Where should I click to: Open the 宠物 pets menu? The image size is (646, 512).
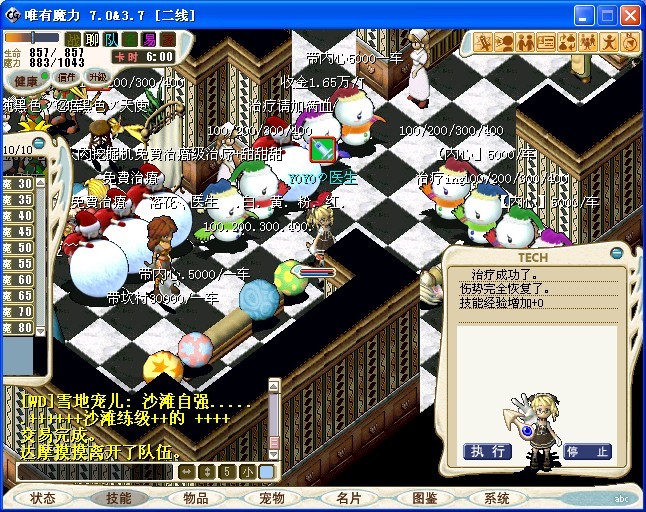272,498
